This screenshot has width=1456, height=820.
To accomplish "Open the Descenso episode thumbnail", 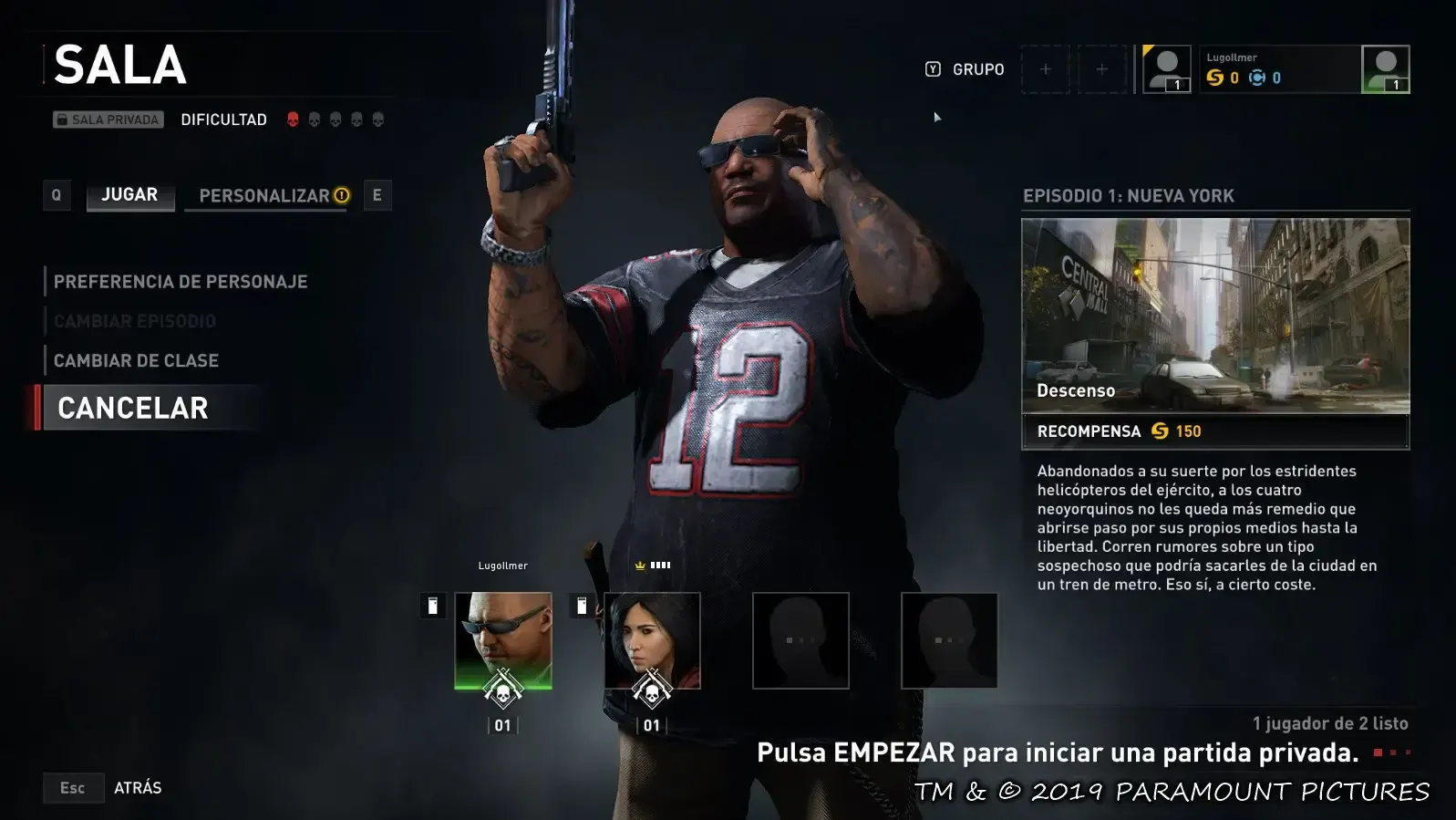I will tap(1215, 316).
